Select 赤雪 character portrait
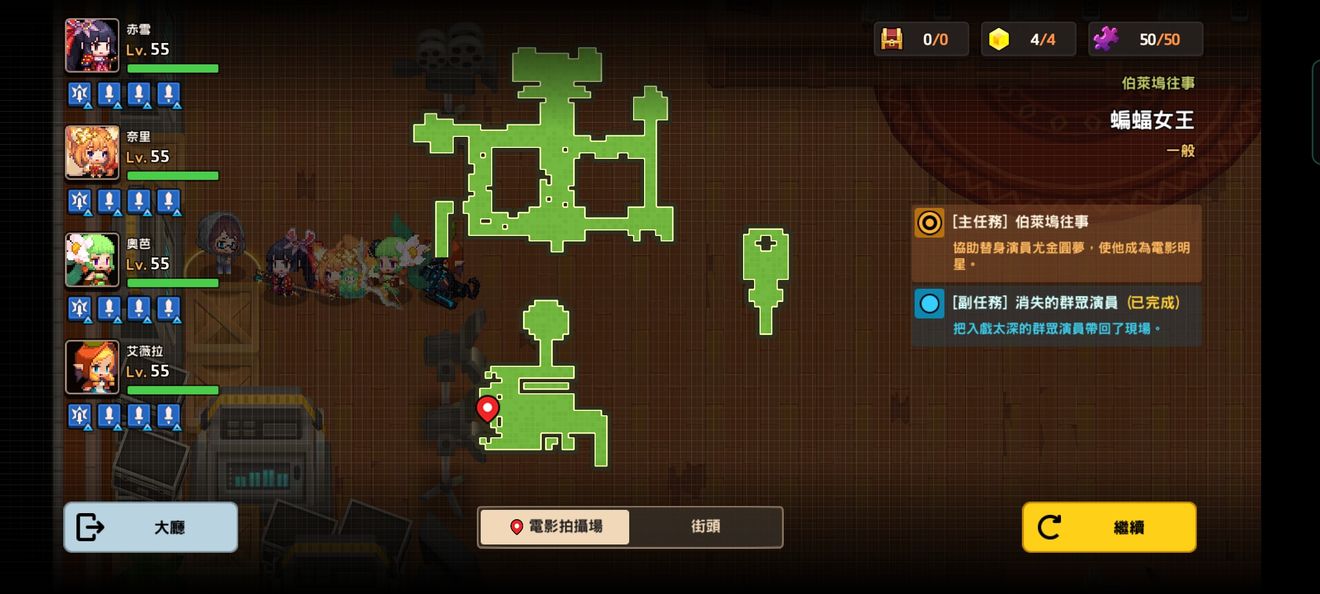1320x594 pixels. 92,46
